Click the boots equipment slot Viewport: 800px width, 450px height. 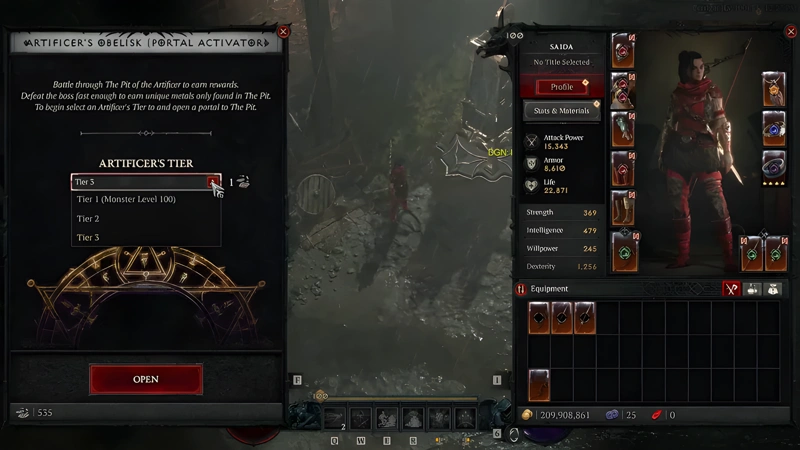point(624,207)
